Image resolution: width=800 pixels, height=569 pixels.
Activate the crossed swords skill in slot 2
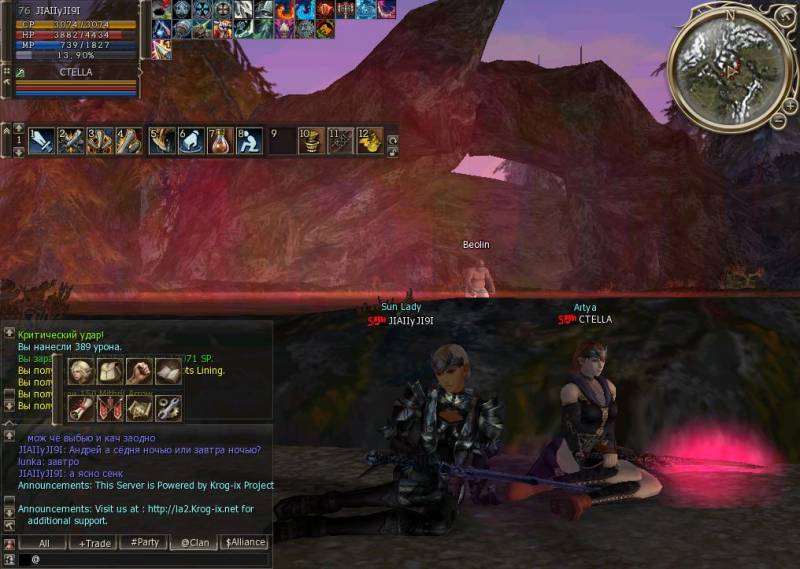(x=70, y=141)
